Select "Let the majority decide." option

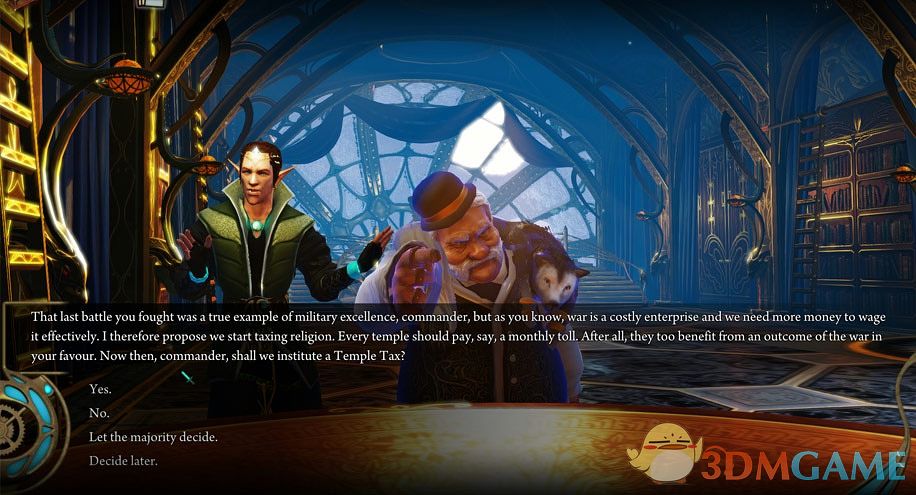click(153, 437)
